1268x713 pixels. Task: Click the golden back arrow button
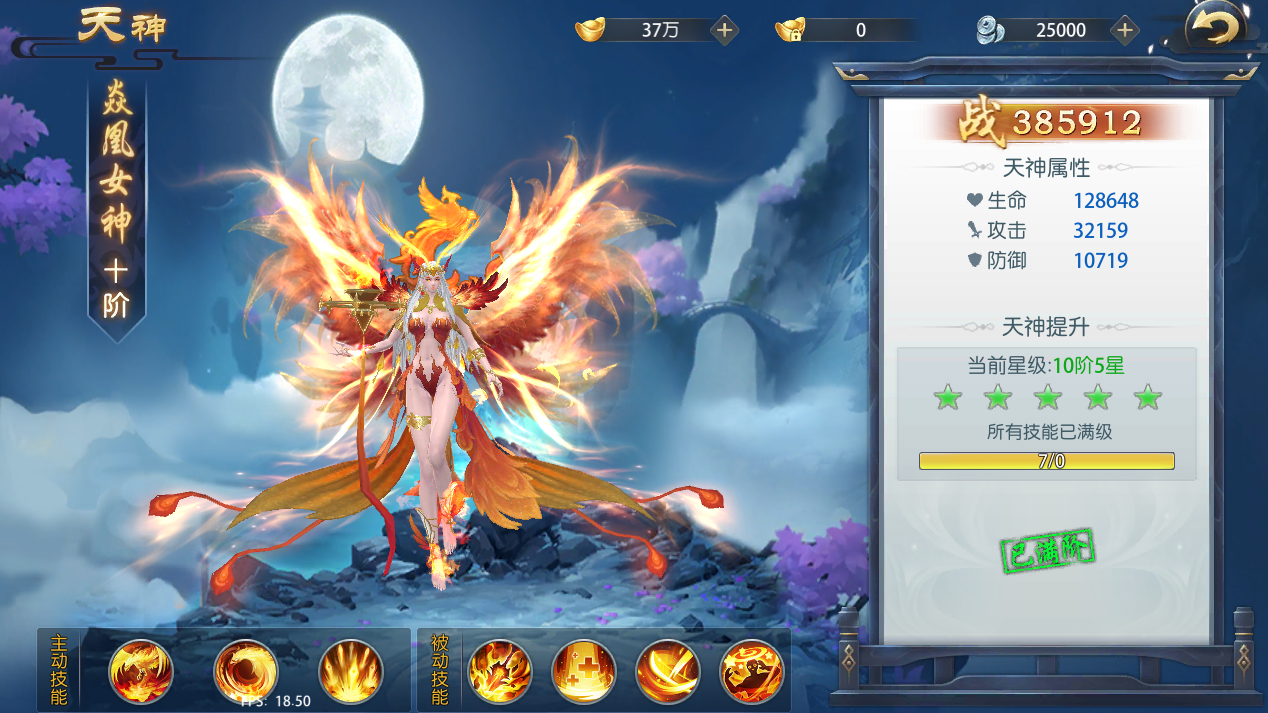tap(1214, 28)
